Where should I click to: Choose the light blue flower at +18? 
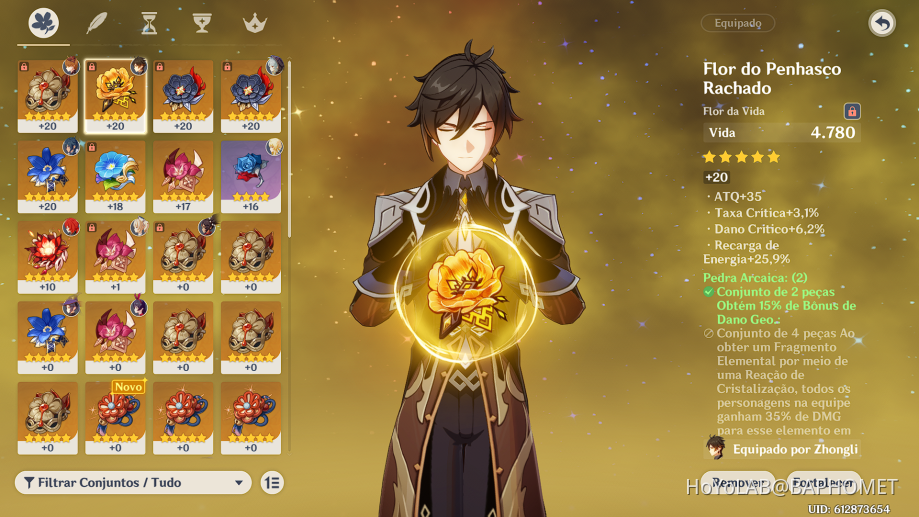pos(115,175)
